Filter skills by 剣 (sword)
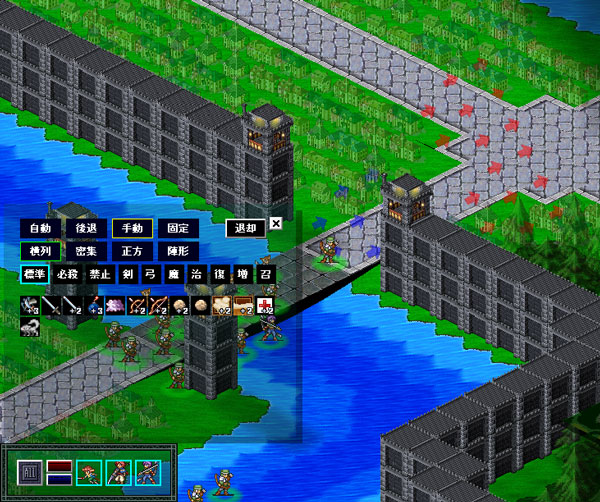 [127, 273]
